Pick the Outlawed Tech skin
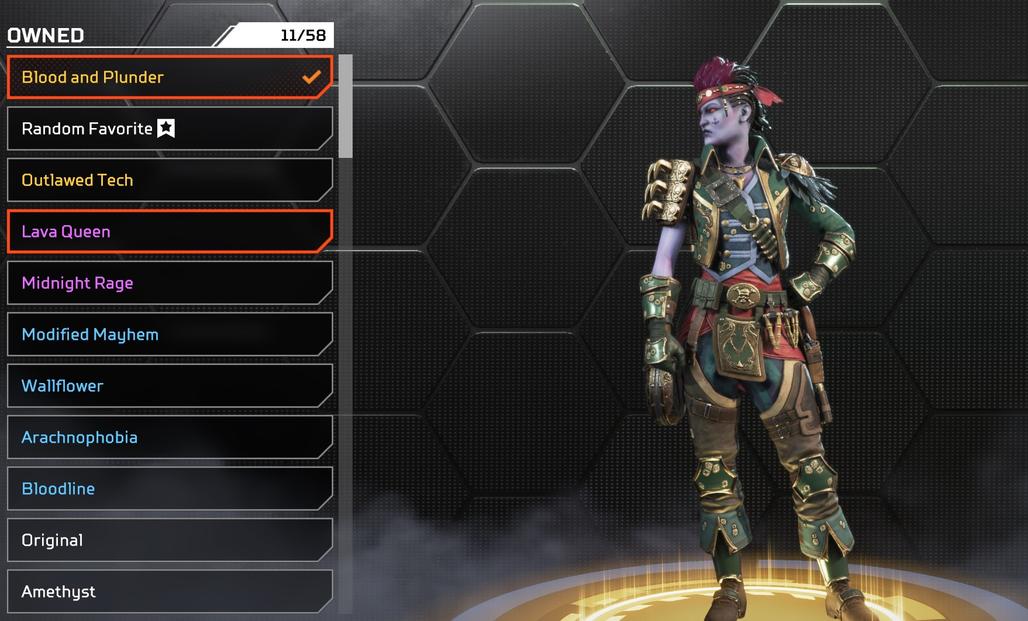The width and height of the screenshot is (1028, 621). (x=169, y=180)
